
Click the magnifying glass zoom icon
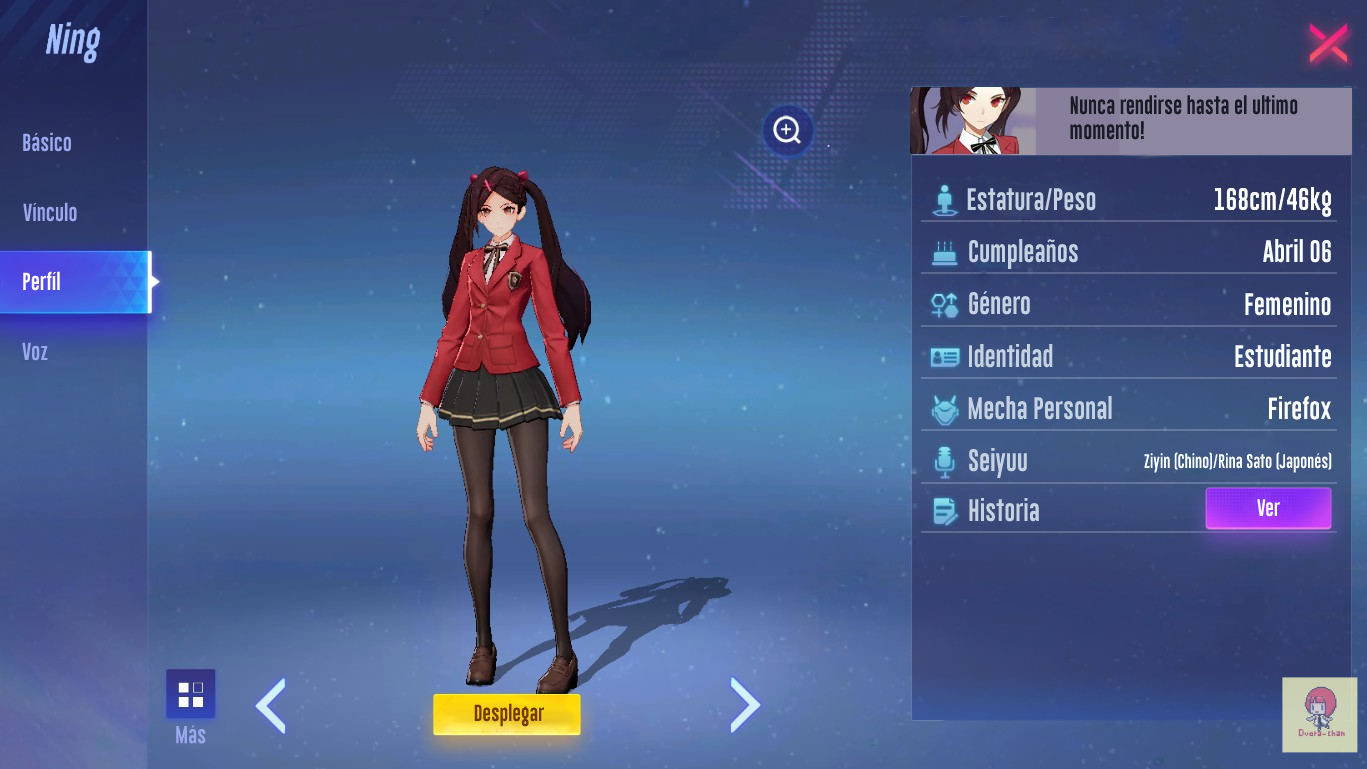787,130
